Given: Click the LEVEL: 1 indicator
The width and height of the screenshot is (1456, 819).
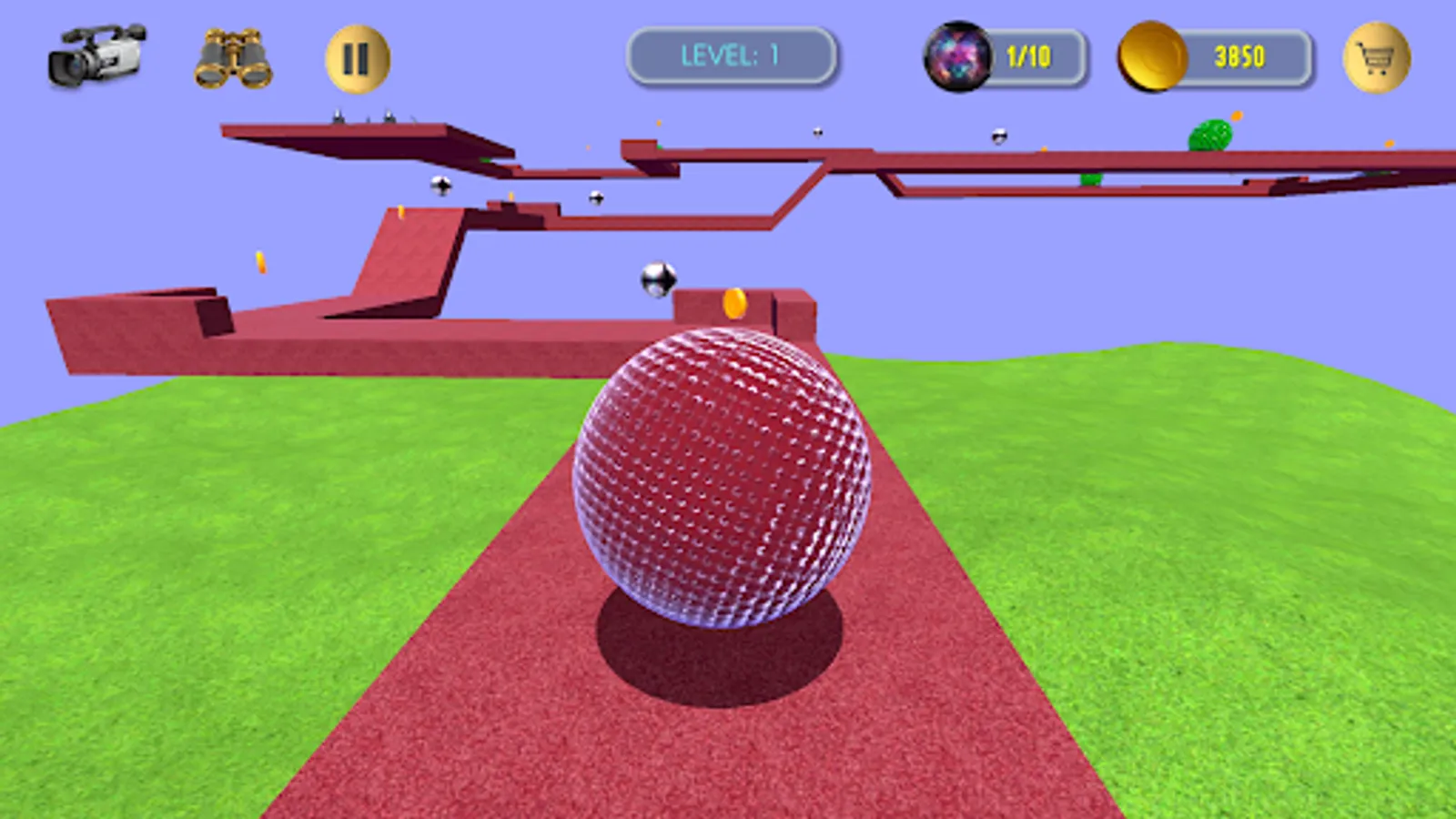Looking at the screenshot, I should tap(731, 55).
